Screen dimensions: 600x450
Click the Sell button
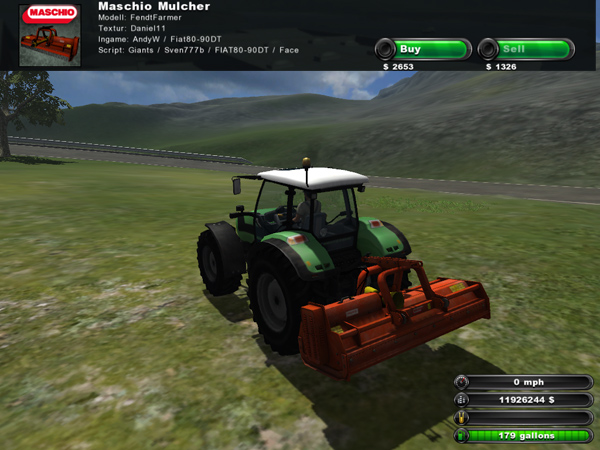pos(524,49)
